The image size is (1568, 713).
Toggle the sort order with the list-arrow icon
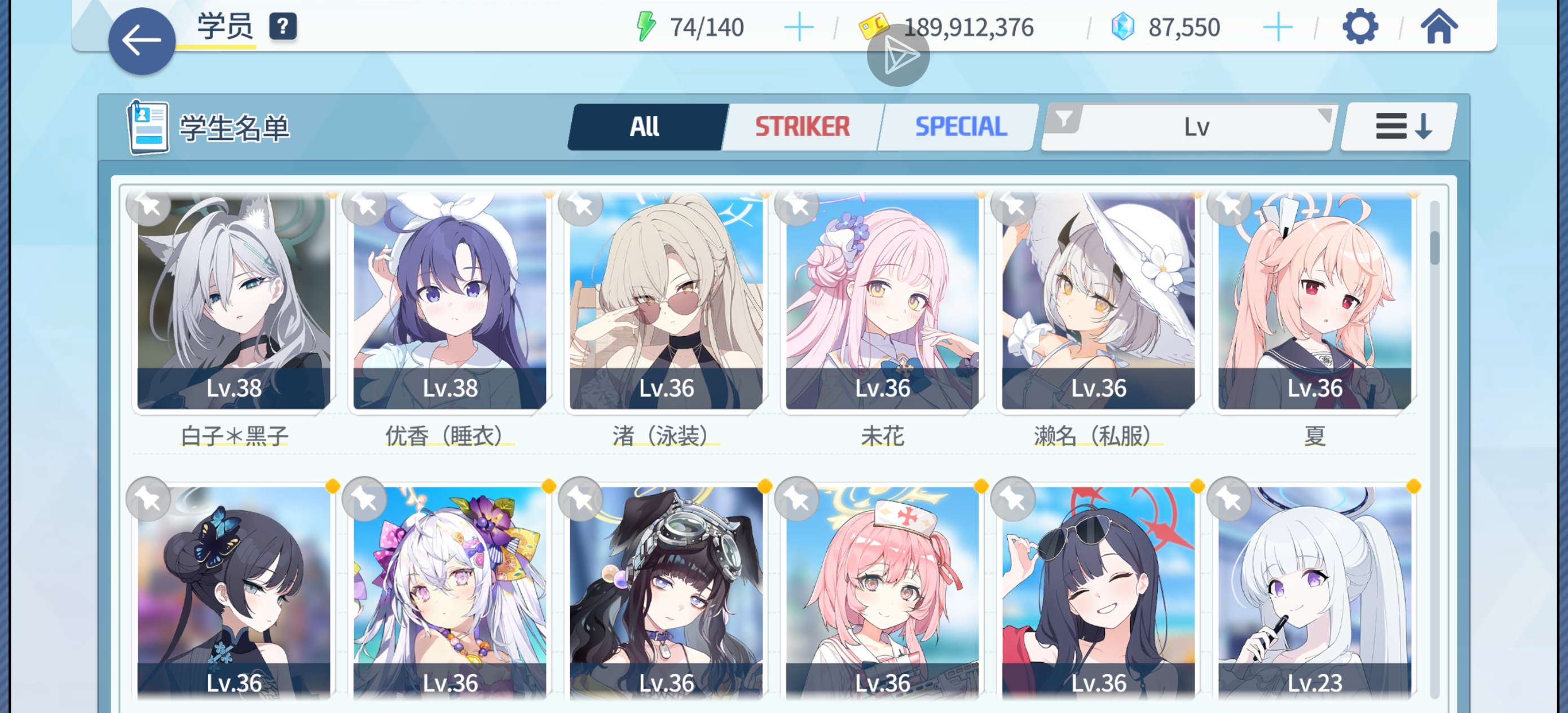point(1397,126)
